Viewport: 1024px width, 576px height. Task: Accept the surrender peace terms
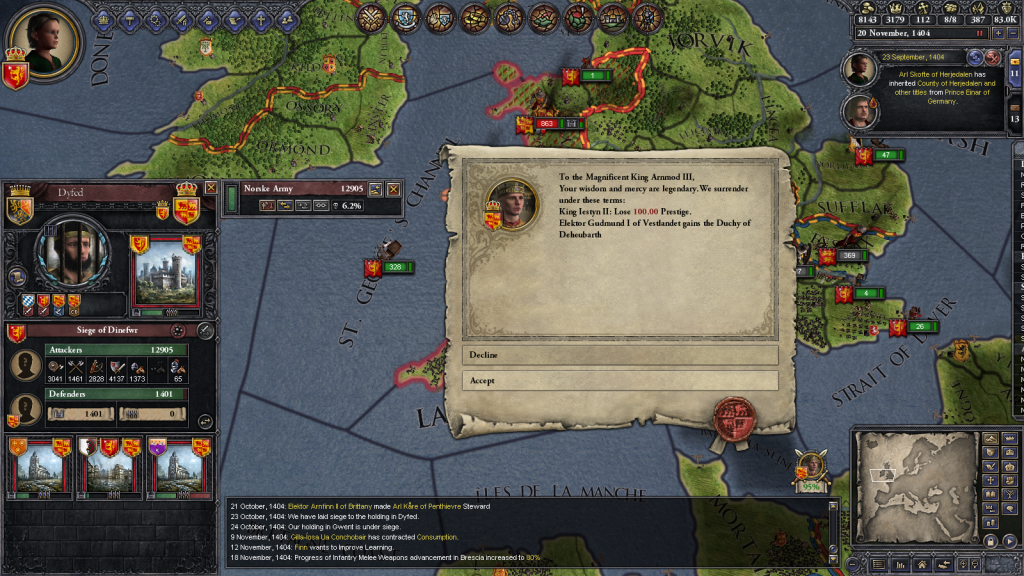pos(619,380)
